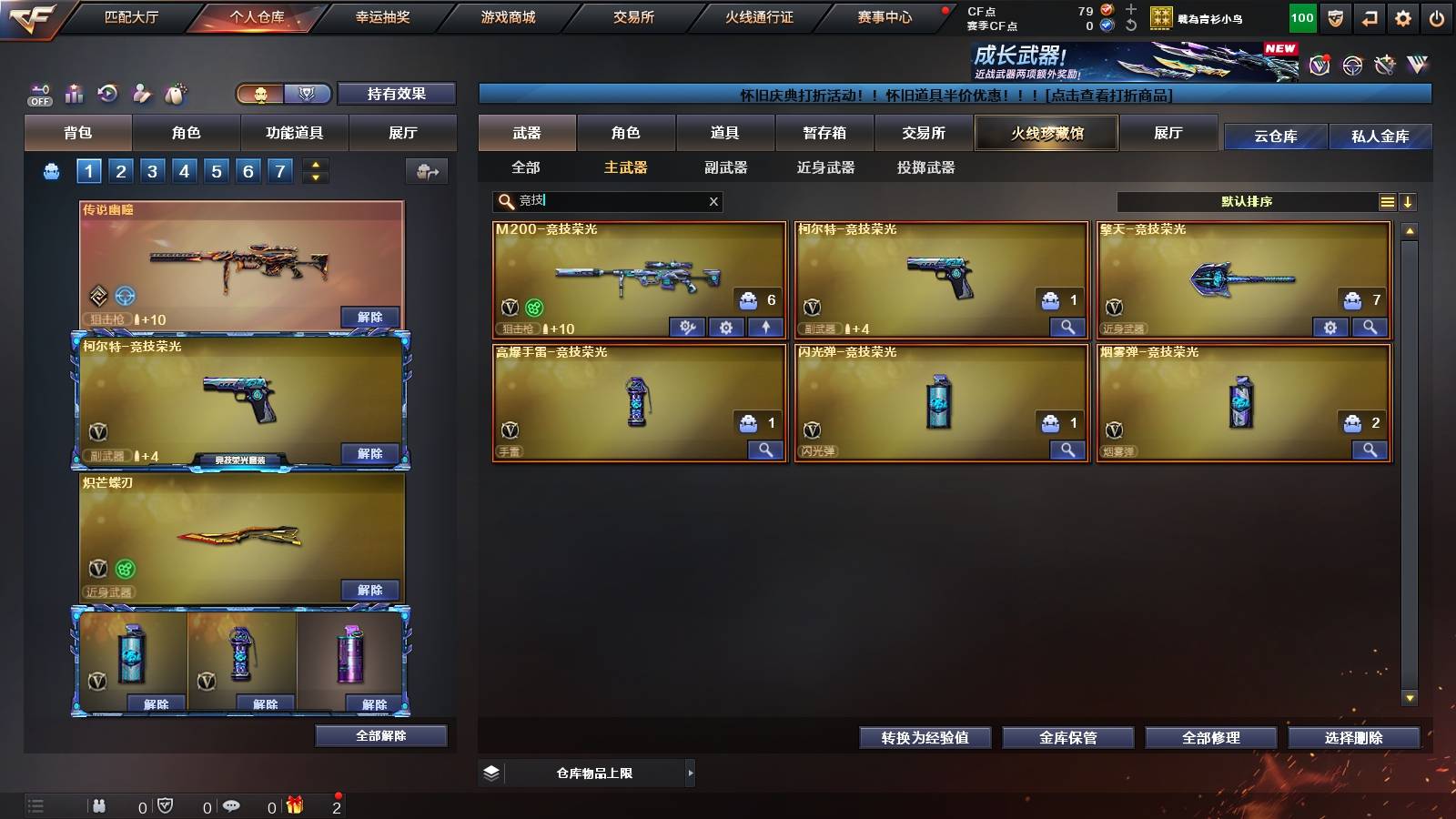Select the rankings bar-chart icon in left toolbar
The width and height of the screenshot is (1456, 819).
pos(74,94)
